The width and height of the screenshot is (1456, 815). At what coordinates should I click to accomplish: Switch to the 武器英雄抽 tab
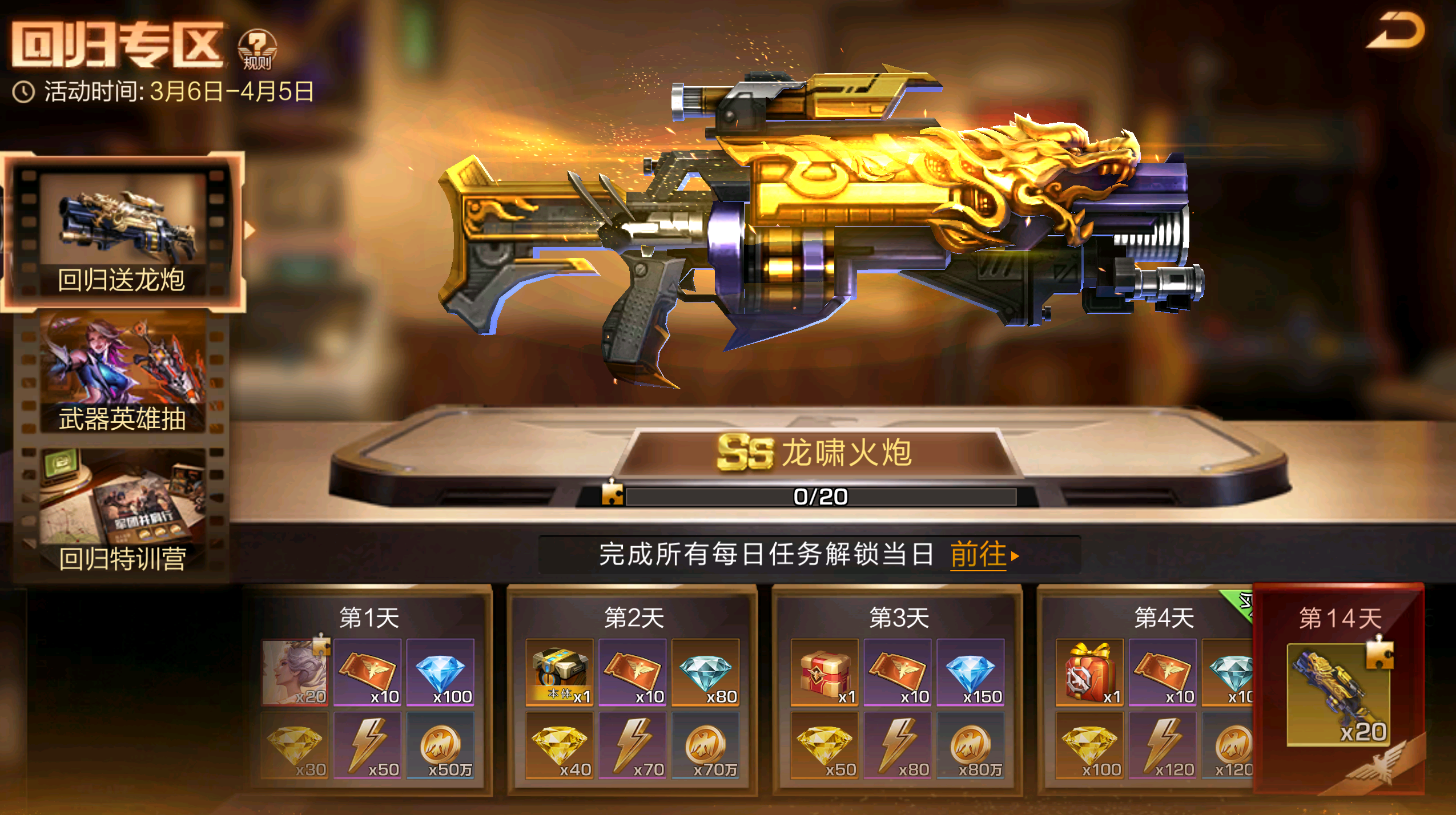pos(122,374)
